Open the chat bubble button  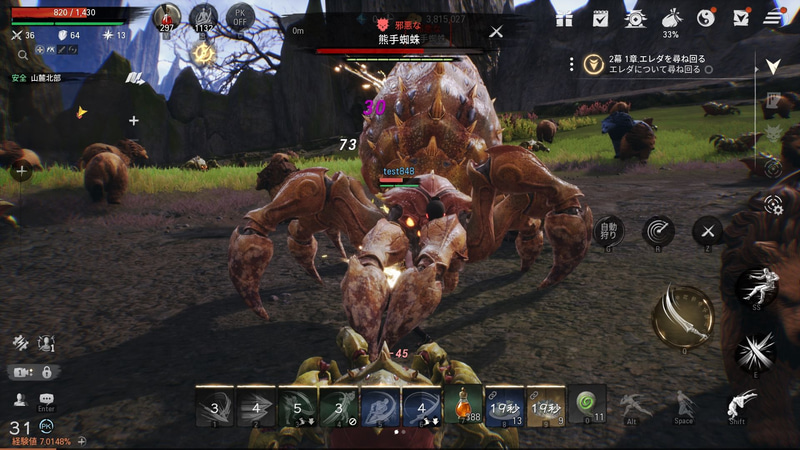point(46,400)
